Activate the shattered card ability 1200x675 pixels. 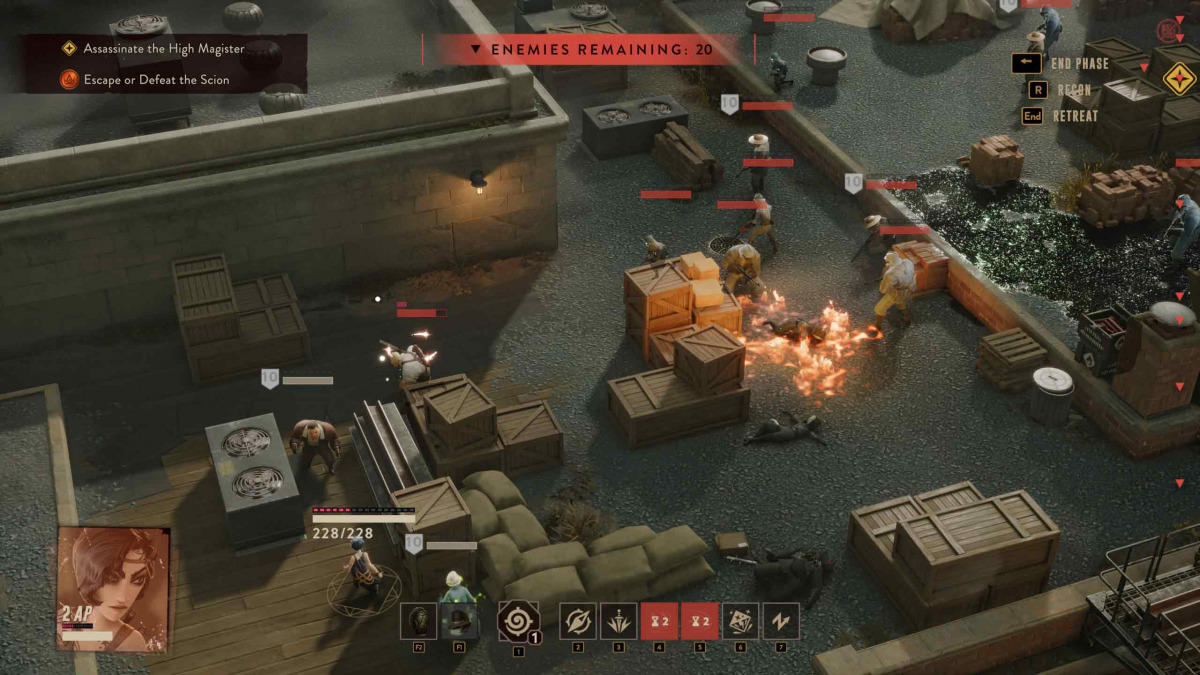click(740, 621)
